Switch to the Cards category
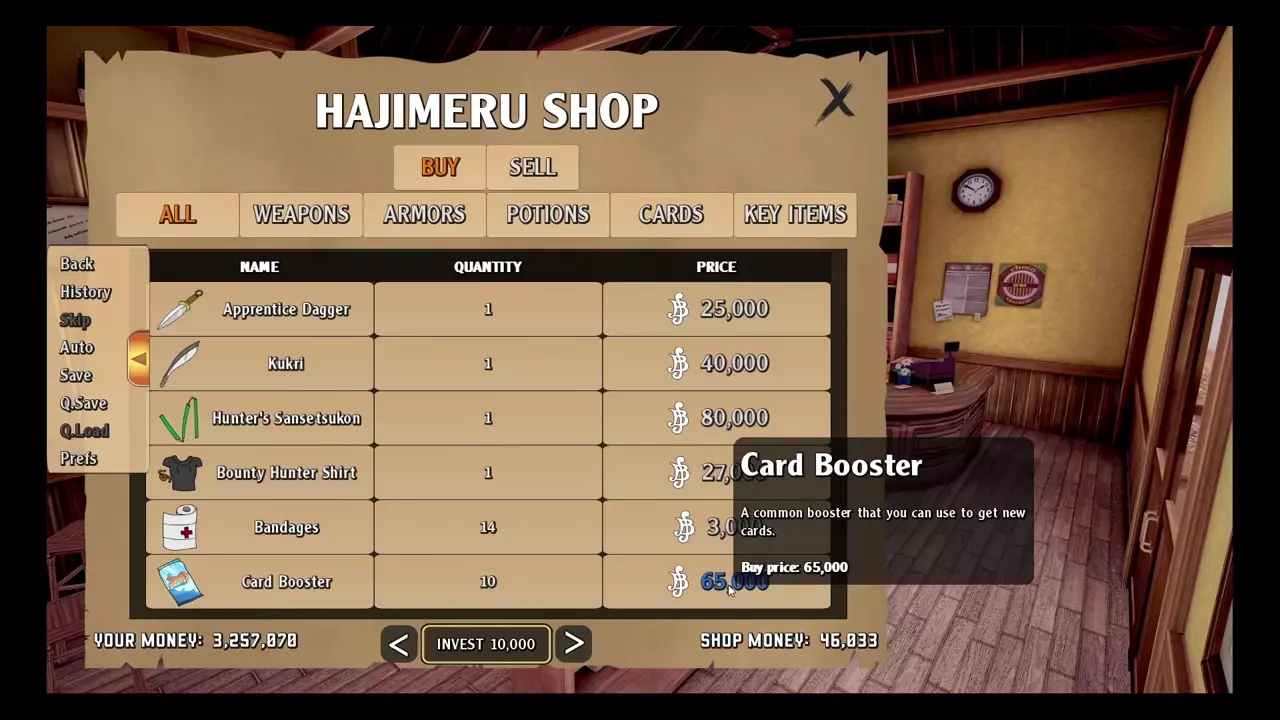This screenshot has width=1280, height=720. [671, 215]
